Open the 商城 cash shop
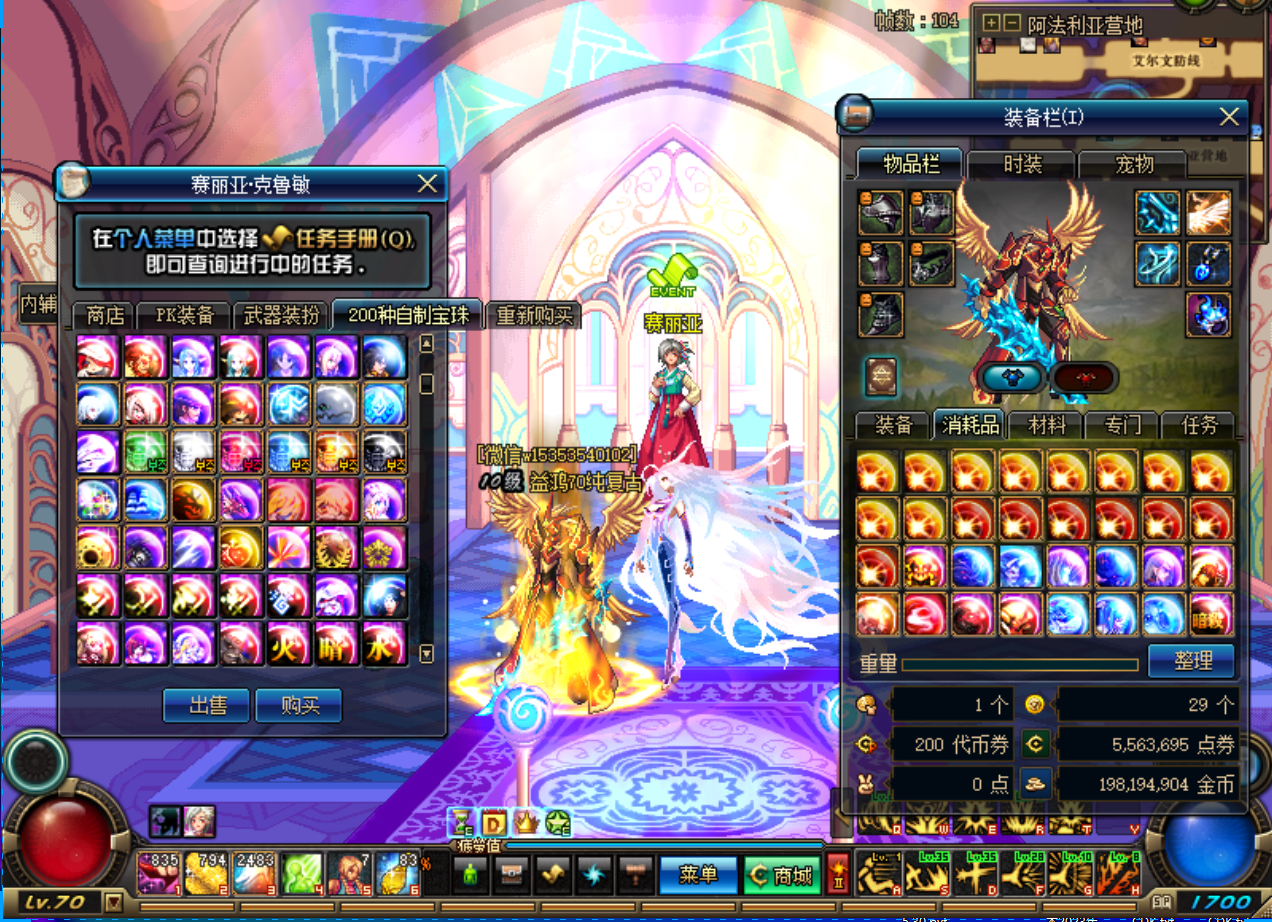This screenshot has width=1272, height=922. tap(783, 875)
